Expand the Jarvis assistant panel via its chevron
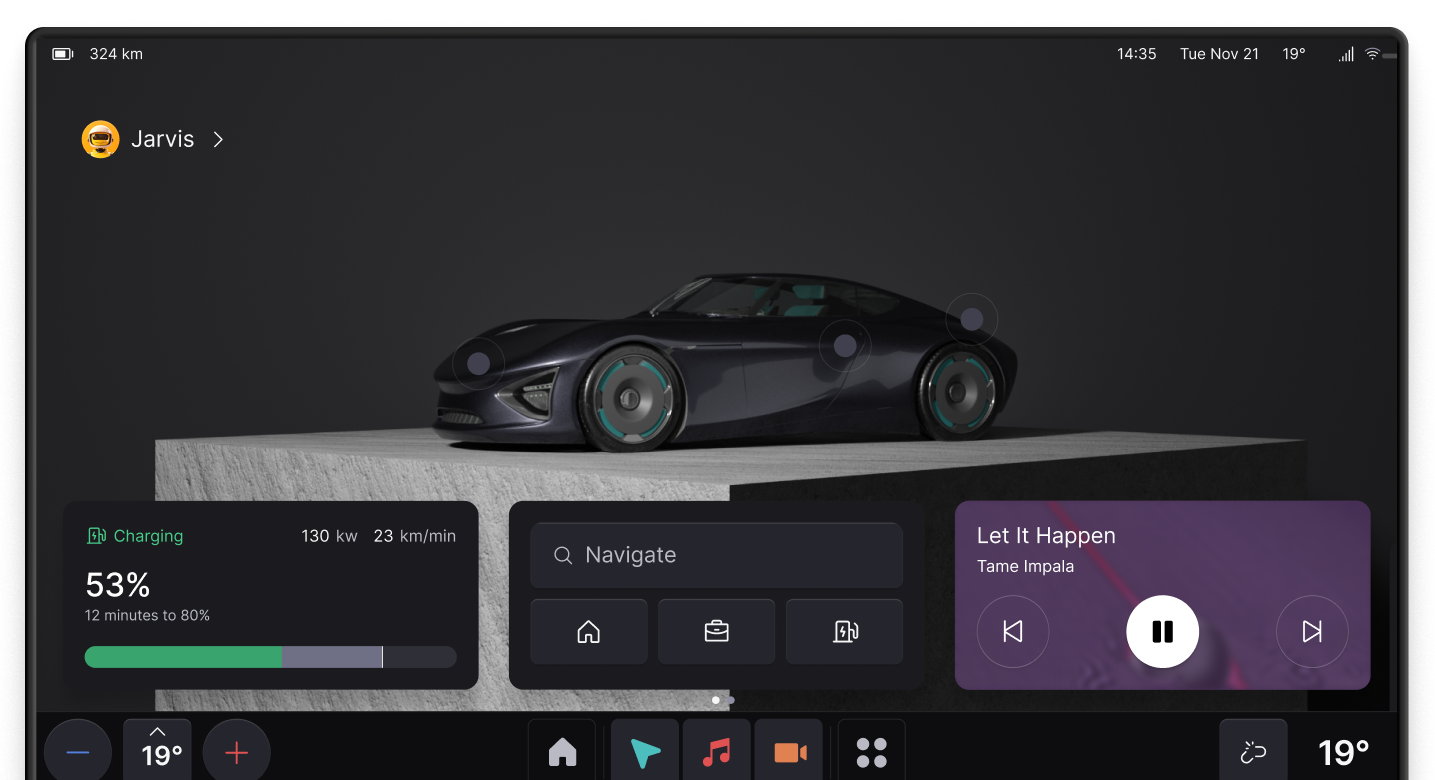This screenshot has width=1435, height=780. [218, 139]
